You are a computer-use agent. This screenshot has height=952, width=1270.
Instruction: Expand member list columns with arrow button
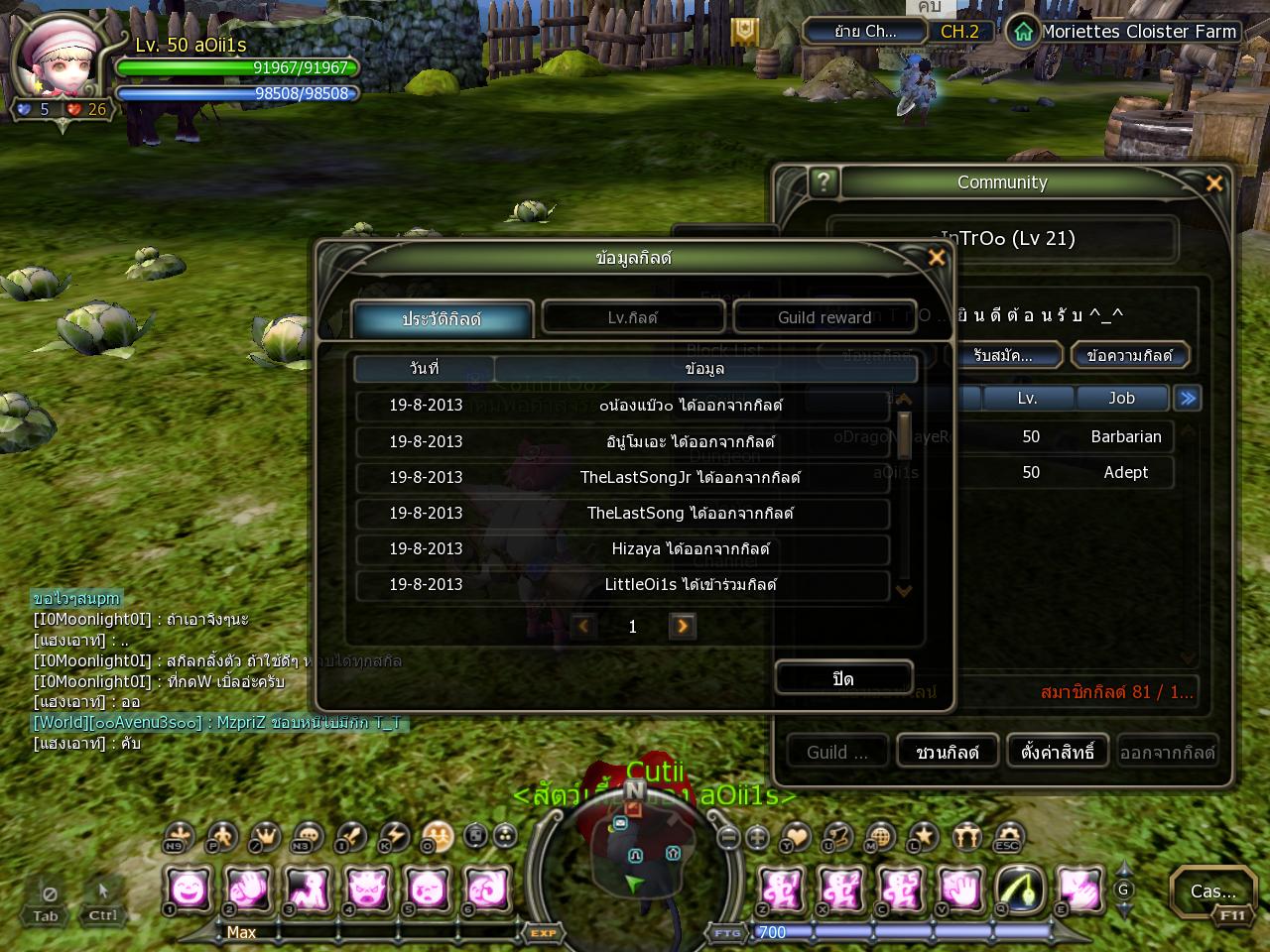click(x=1187, y=398)
